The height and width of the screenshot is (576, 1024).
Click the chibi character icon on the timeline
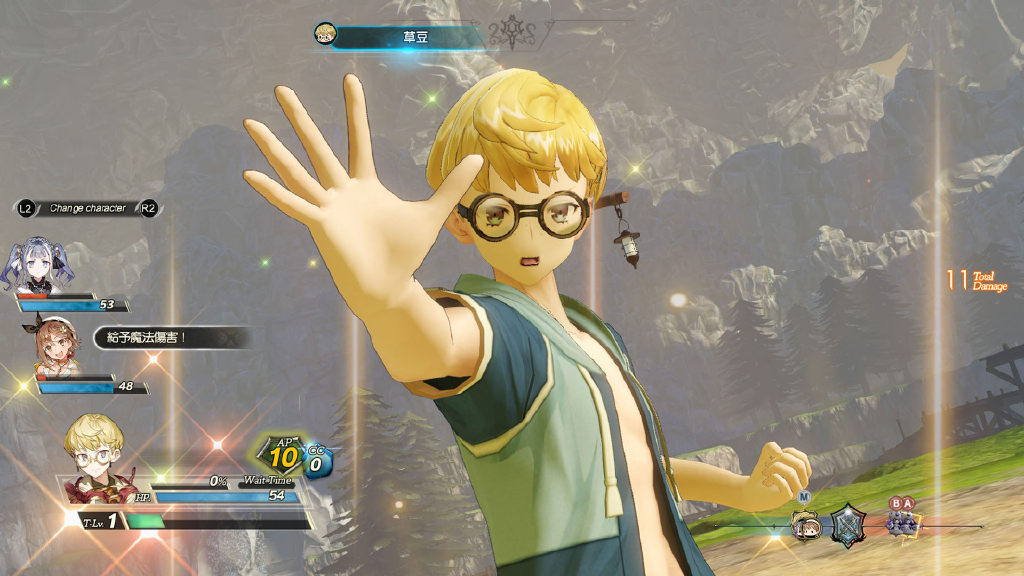tap(806, 525)
